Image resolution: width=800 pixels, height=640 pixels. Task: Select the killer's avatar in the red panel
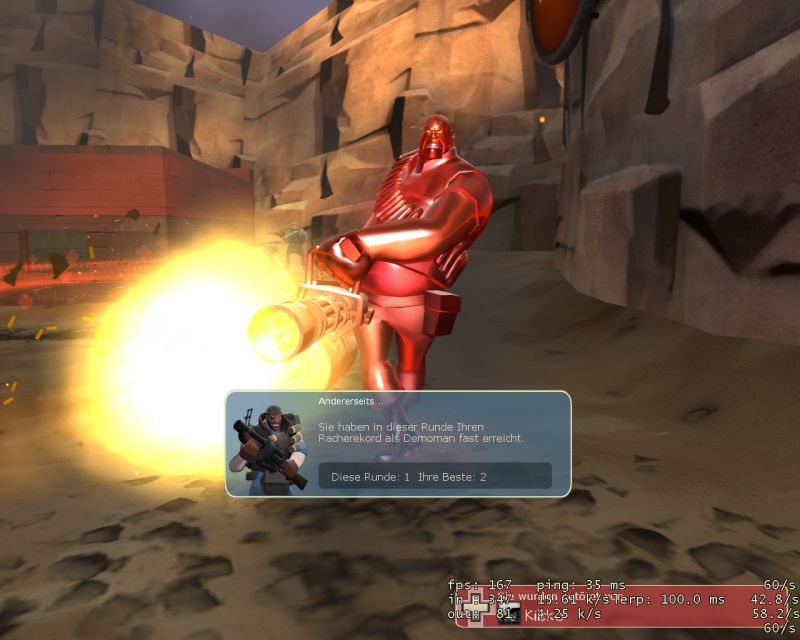509,613
